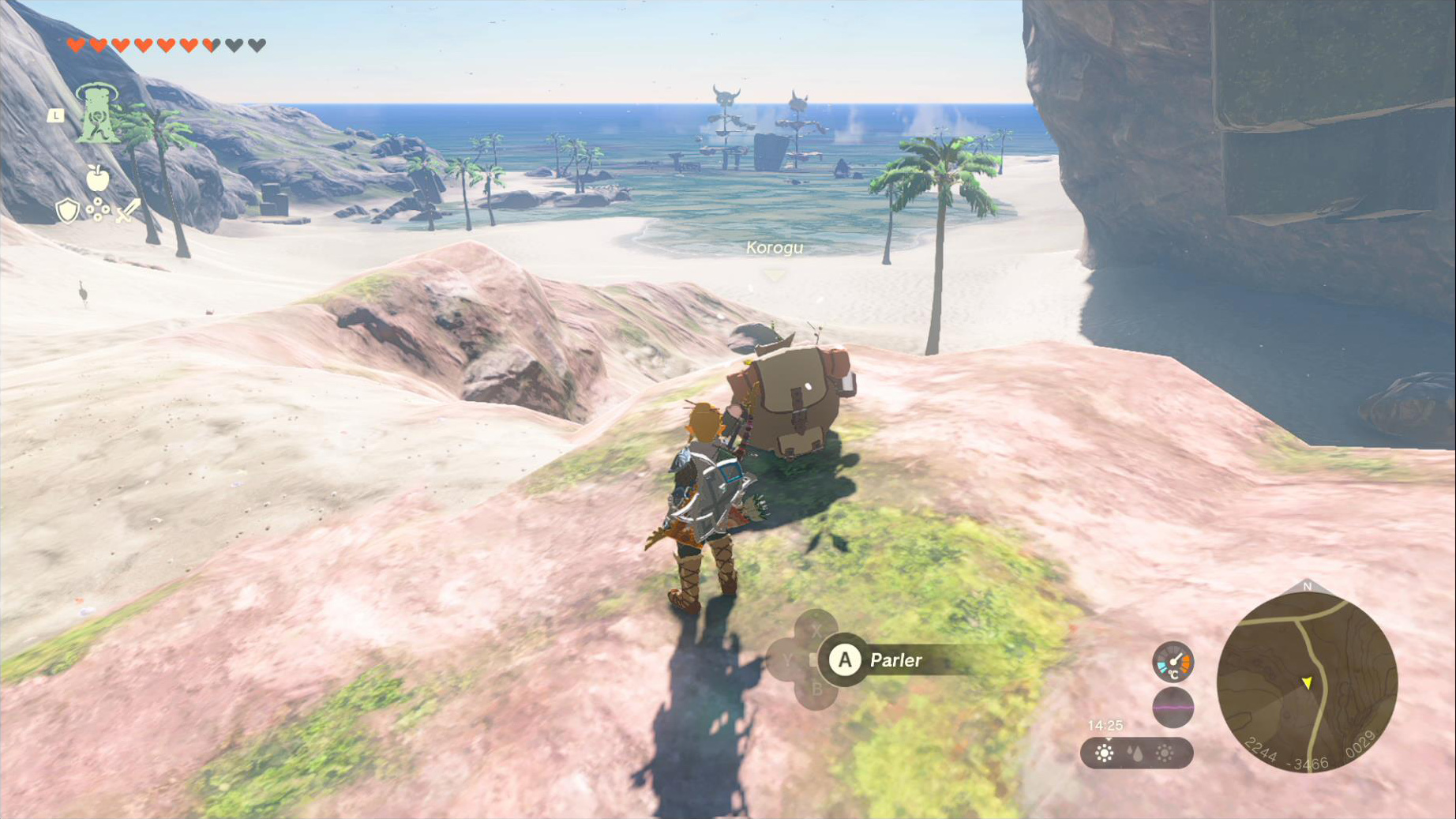Screen dimensions: 1456x819
Task: Open the shield quick-select icon
Action: point(68,211)
